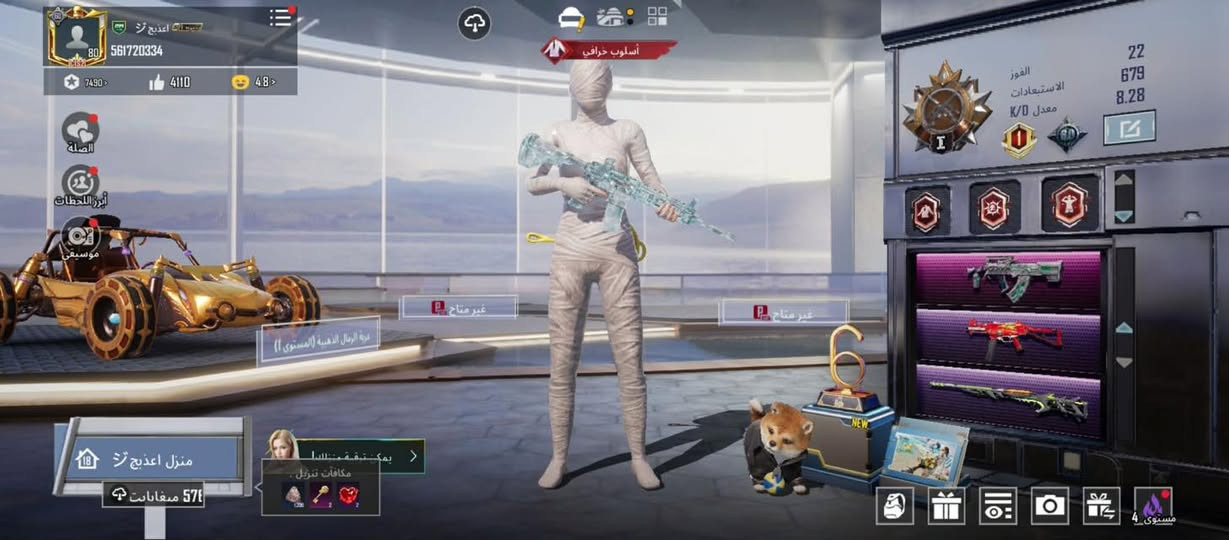Tap the thumbs-up likes counter

coord(170,82)
